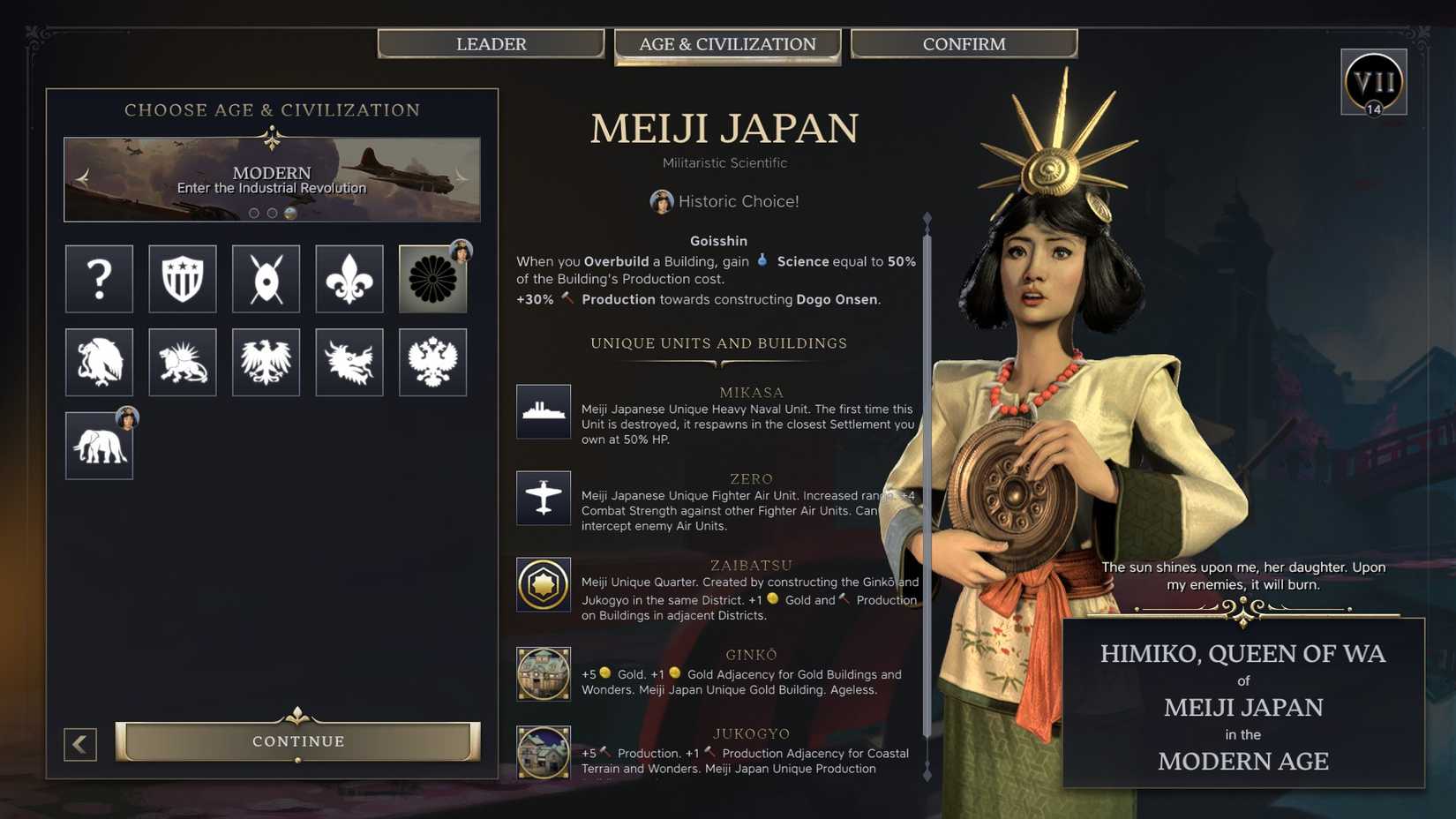The width and height of the screenshot is (1456, 819).
Task: Select the eagle civilization emblem
Action: (266, 362)
